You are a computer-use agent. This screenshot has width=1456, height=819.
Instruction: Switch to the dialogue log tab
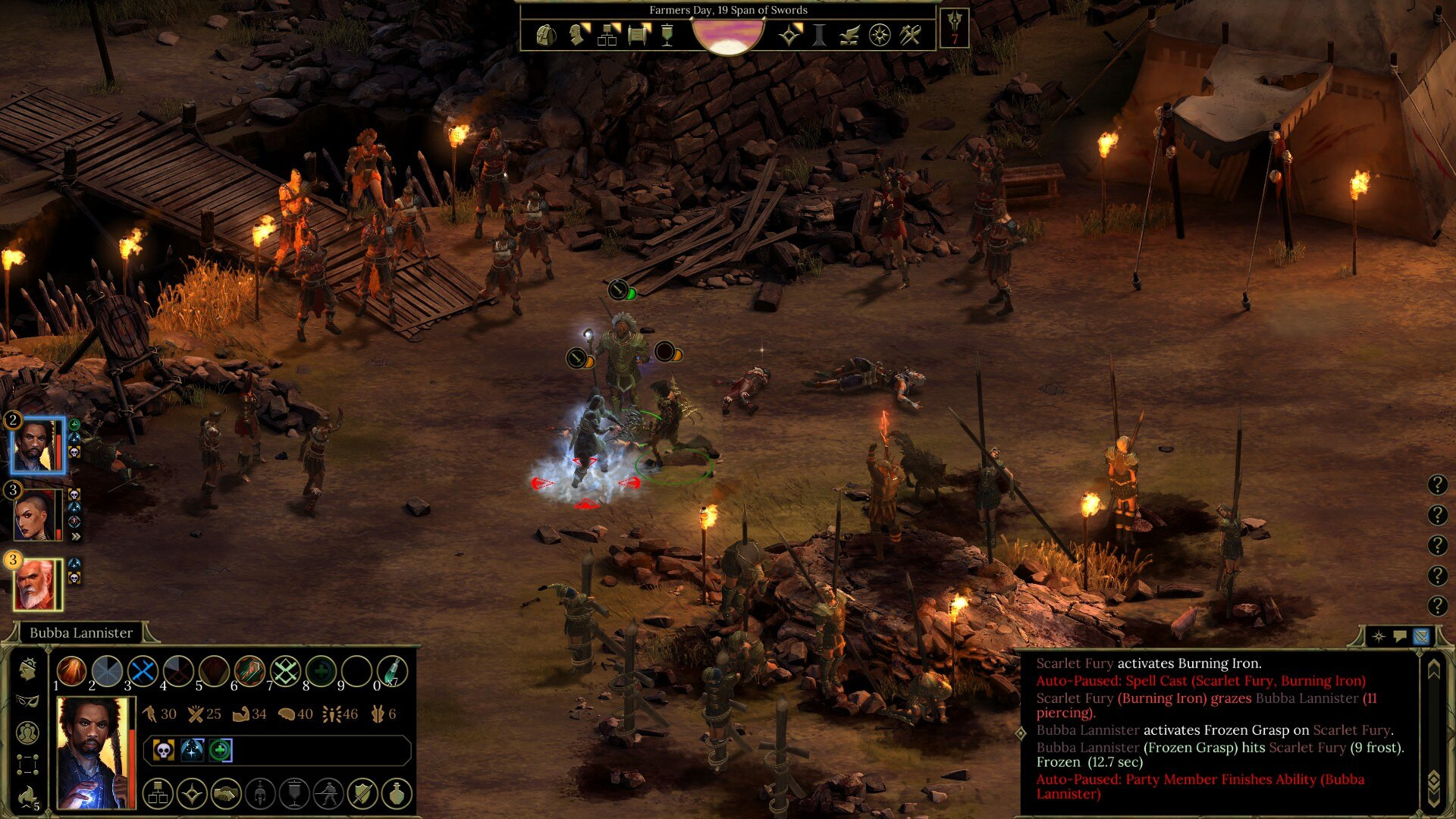[x=1400, y=636]
